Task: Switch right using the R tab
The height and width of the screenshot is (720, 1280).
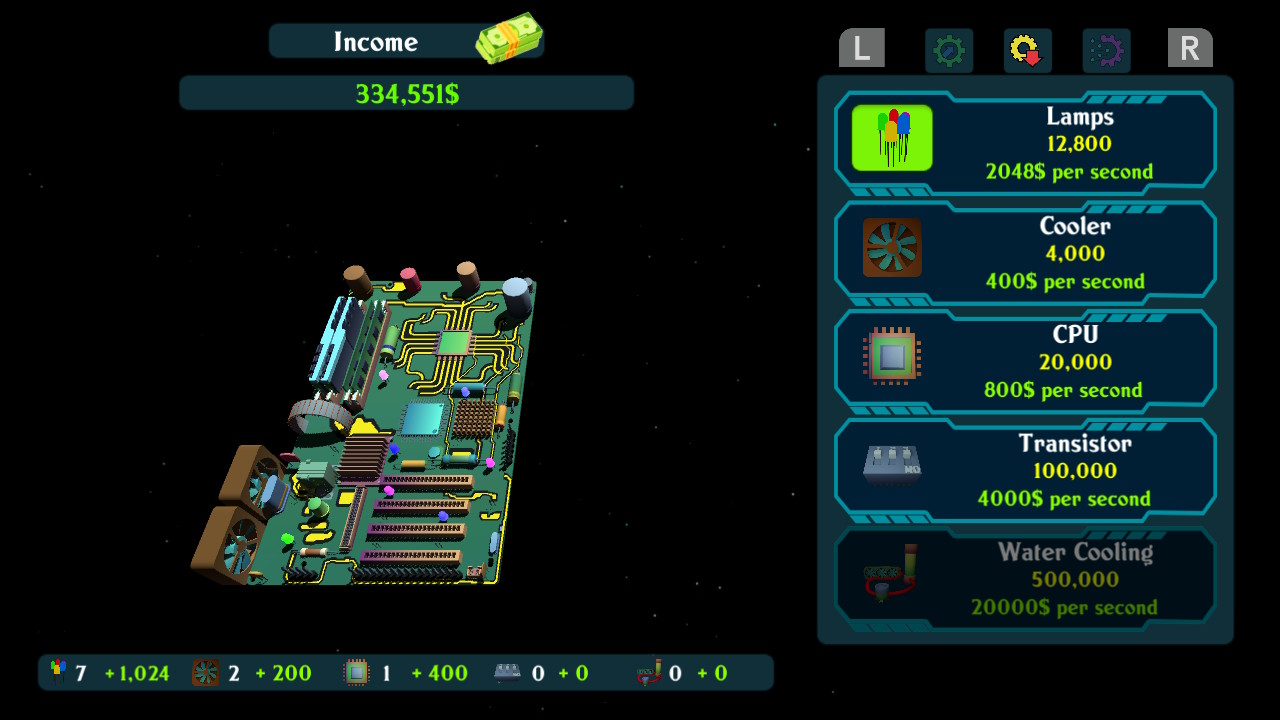Action: tap(1189, 48)
